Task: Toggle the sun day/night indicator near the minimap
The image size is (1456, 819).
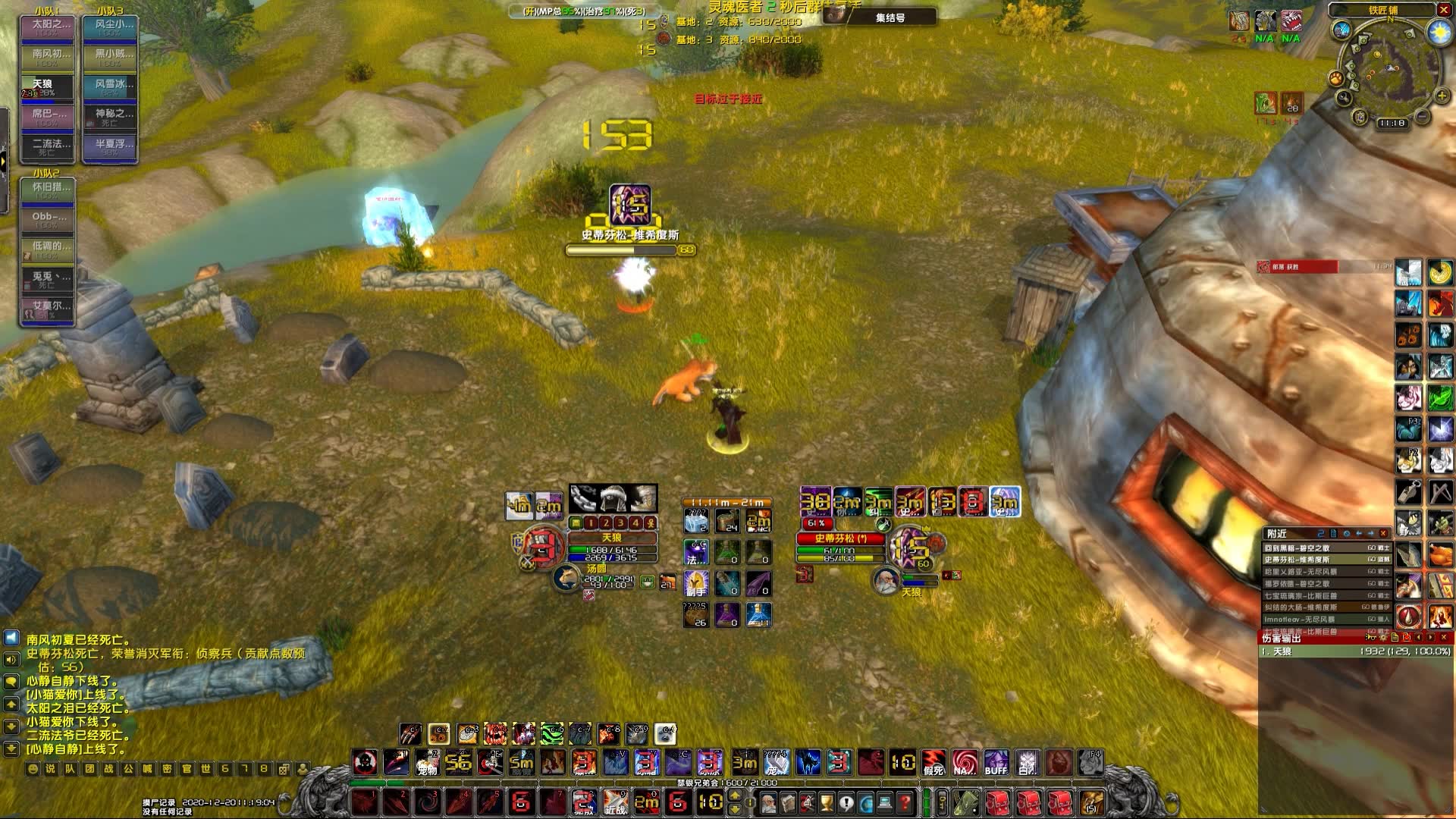Action: [x=1439, y=32]
